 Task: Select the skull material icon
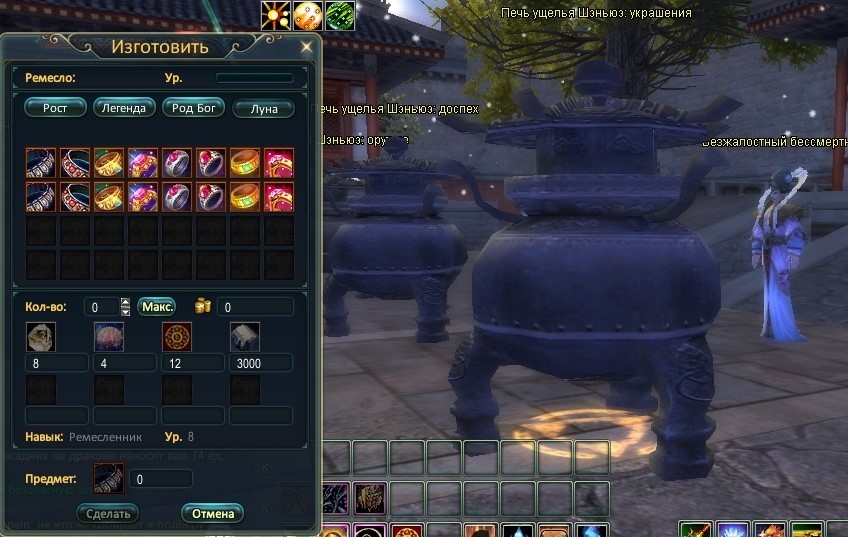(41, 336)
